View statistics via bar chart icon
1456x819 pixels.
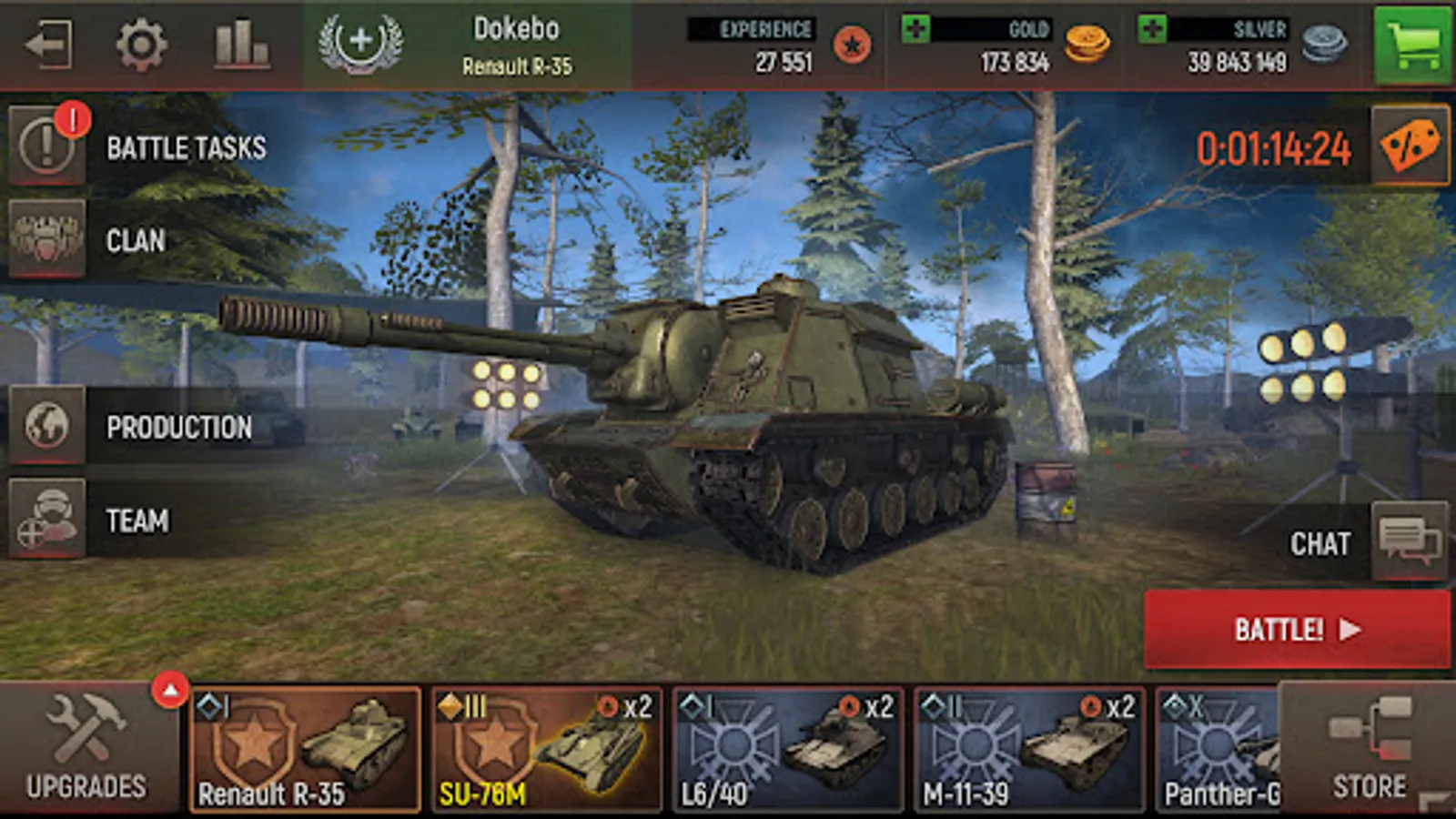pos(238,41)
